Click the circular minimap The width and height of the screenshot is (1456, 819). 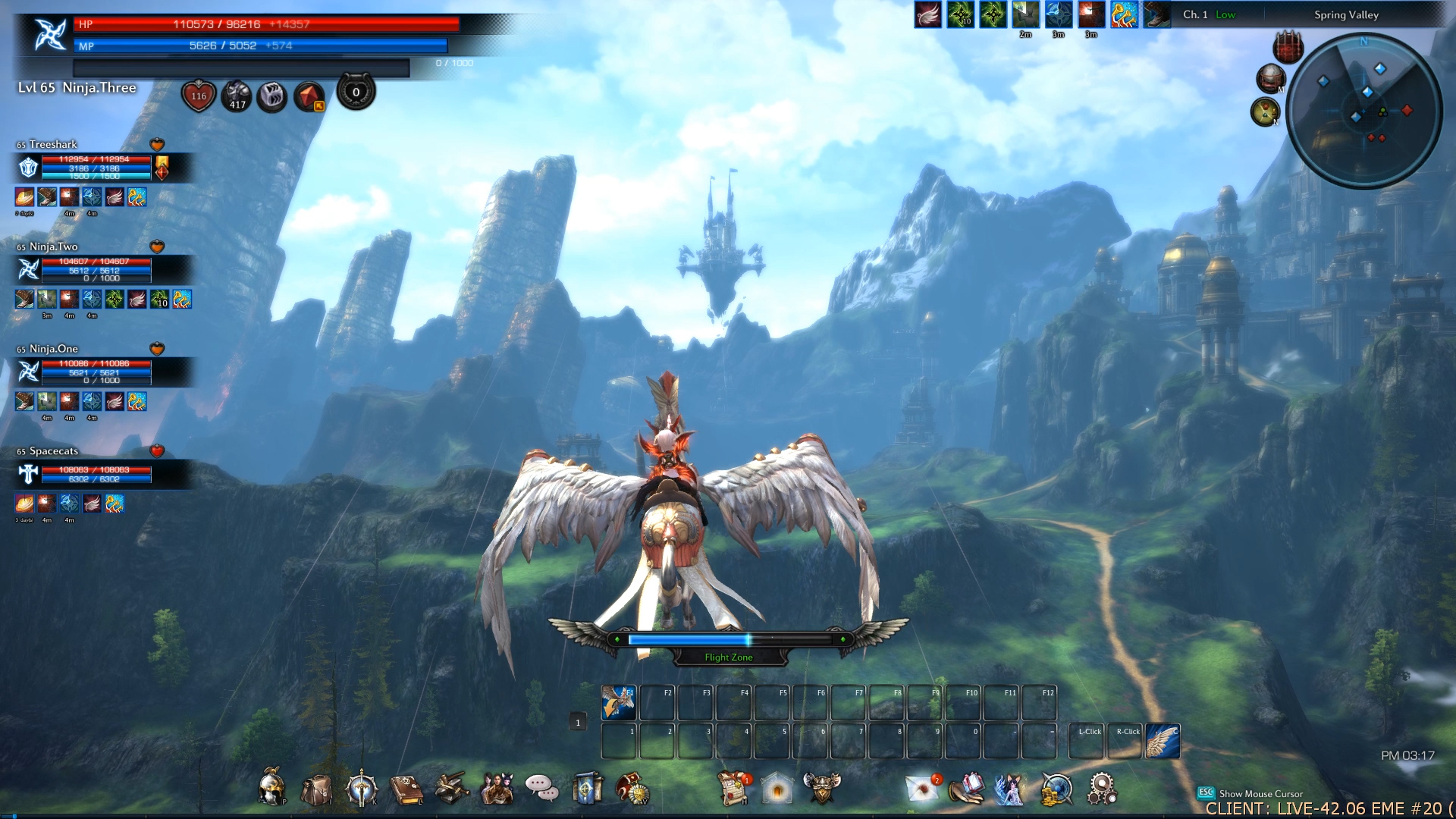click(1363, 110)
